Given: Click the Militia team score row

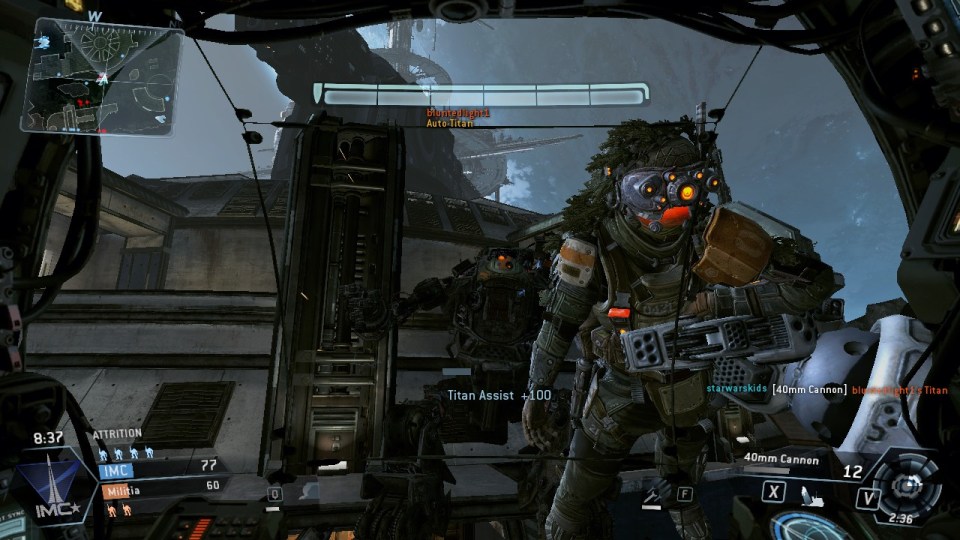Looking at the screenshot, I should pyautogui.click(x=159, y=488).
